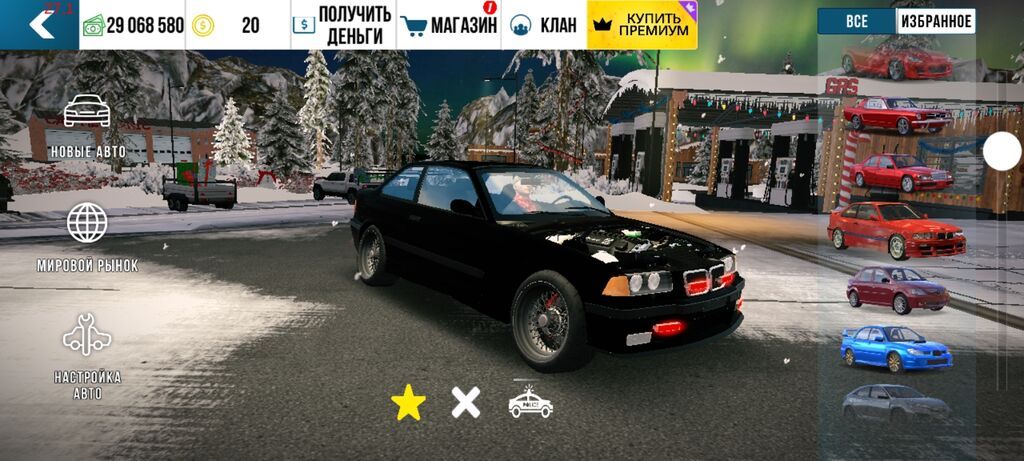
Task: Click the car list scroll handle
Action: [x=1002, y=151]
